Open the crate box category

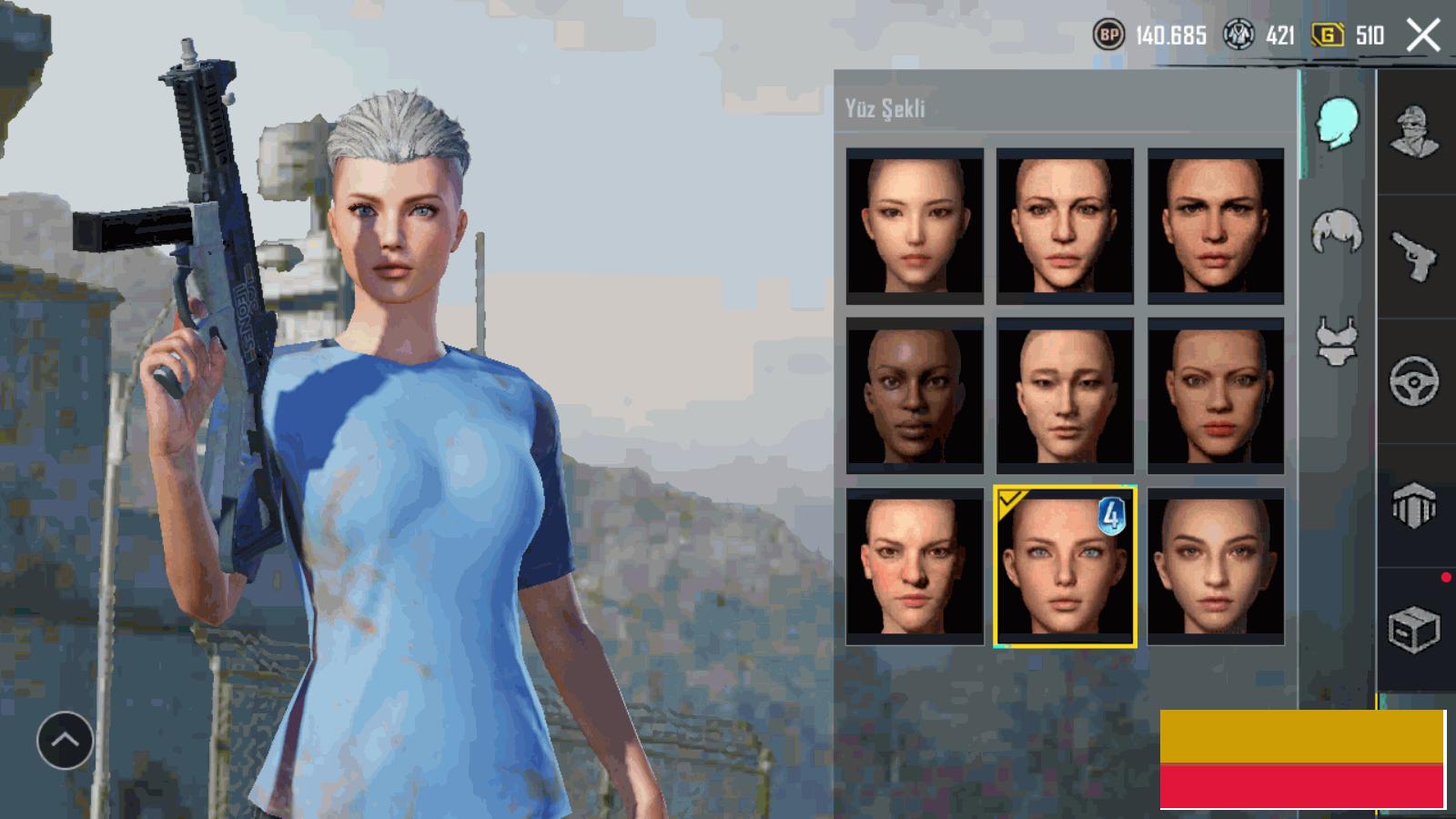[x=1414, y=628]
